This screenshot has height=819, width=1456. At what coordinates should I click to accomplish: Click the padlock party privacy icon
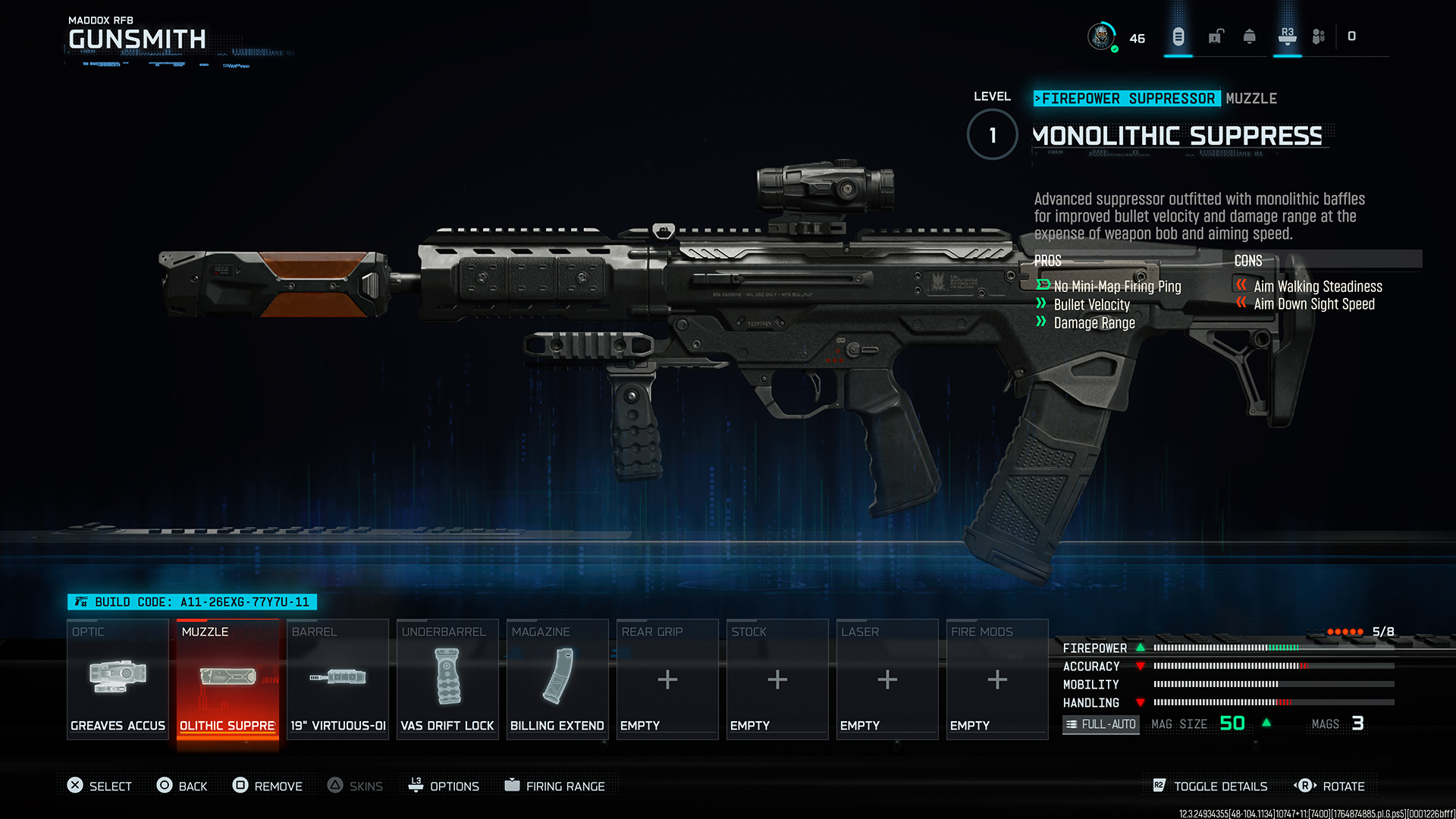pyautogui.click(x=1216, y=36)
